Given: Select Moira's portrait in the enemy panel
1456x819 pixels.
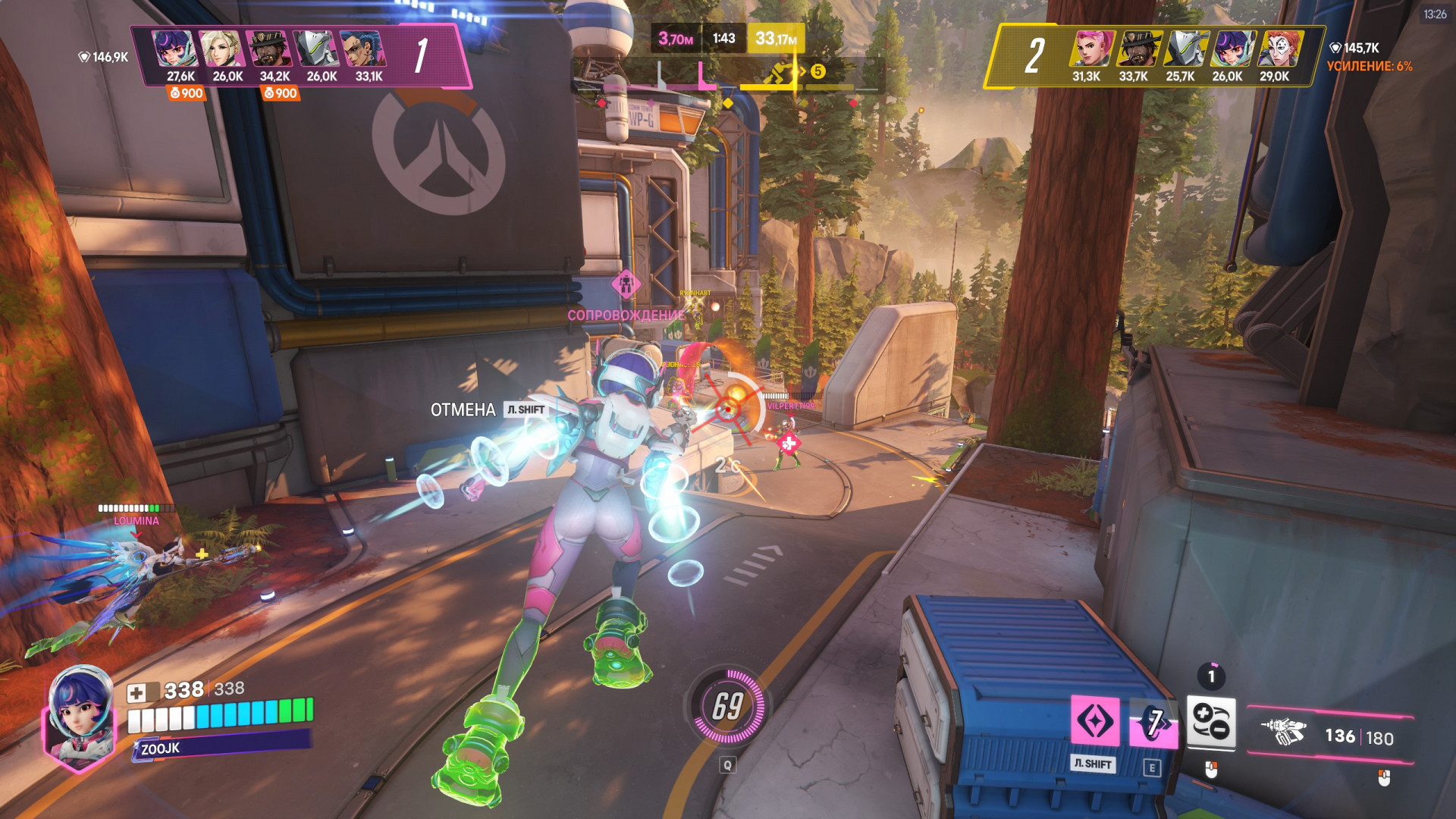Looking at the screenshot, I should (1279, 49).
